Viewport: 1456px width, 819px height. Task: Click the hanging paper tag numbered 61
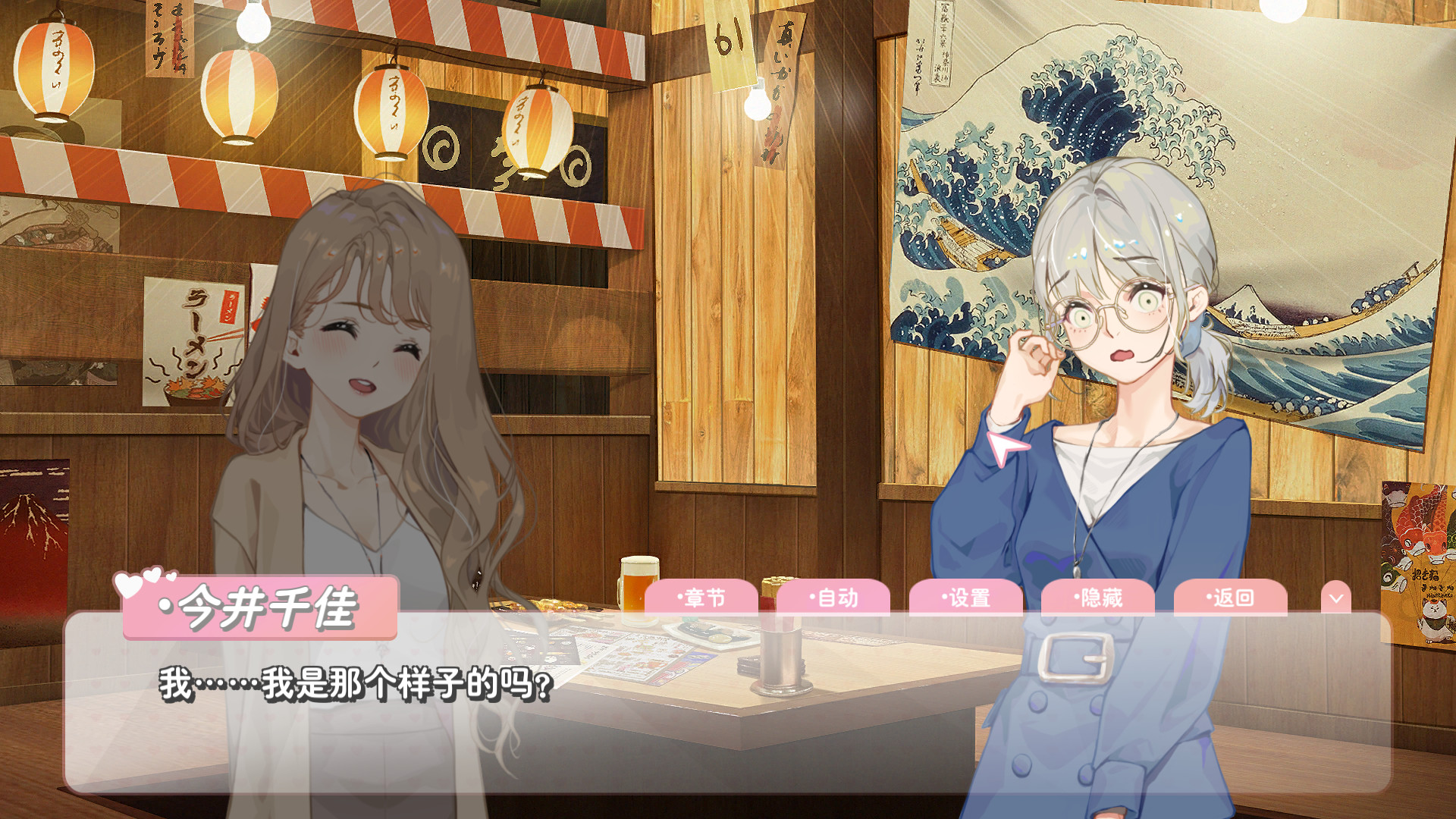click(x=730, y=34)
